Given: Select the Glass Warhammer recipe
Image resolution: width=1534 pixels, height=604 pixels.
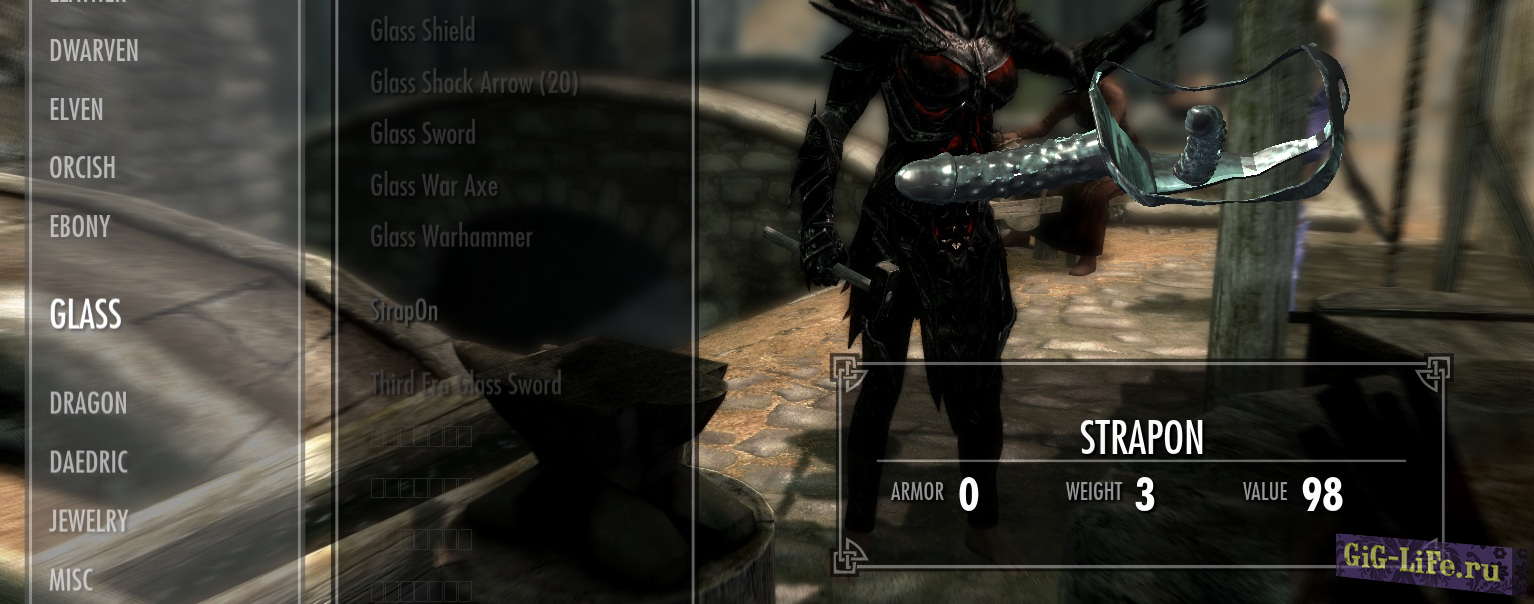Looking at the screenshot, I should (451, 237).
